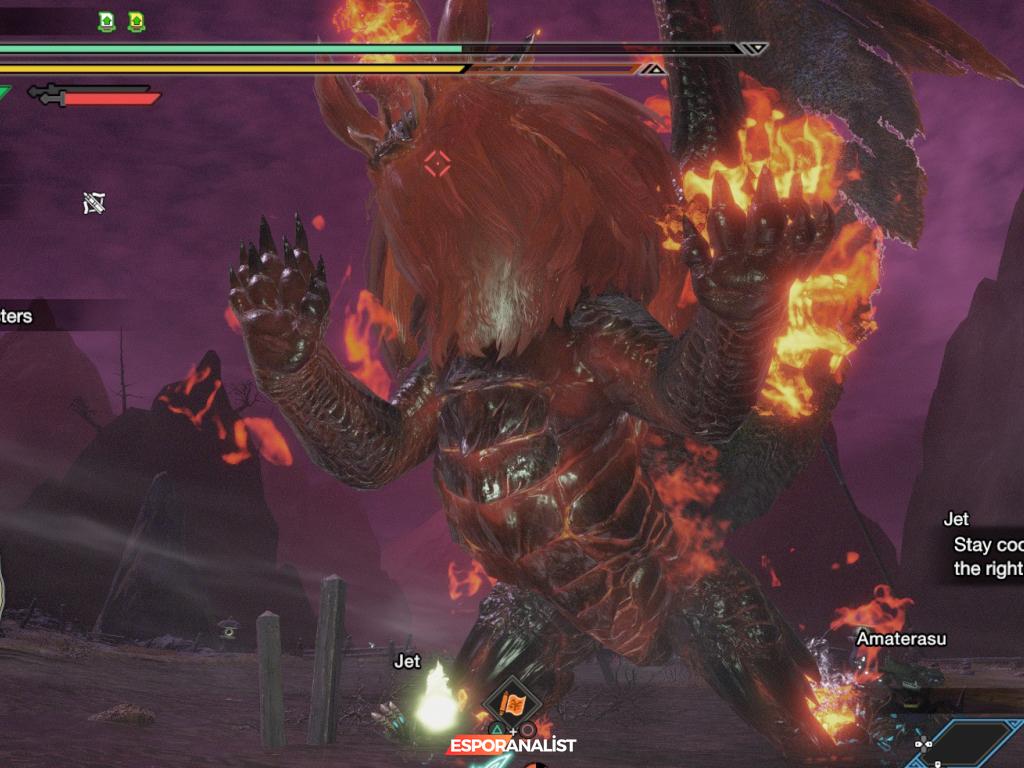Select the white-green up-arrow buff icon
This screenshot has height=768, width=1024.
click(107, 21)
